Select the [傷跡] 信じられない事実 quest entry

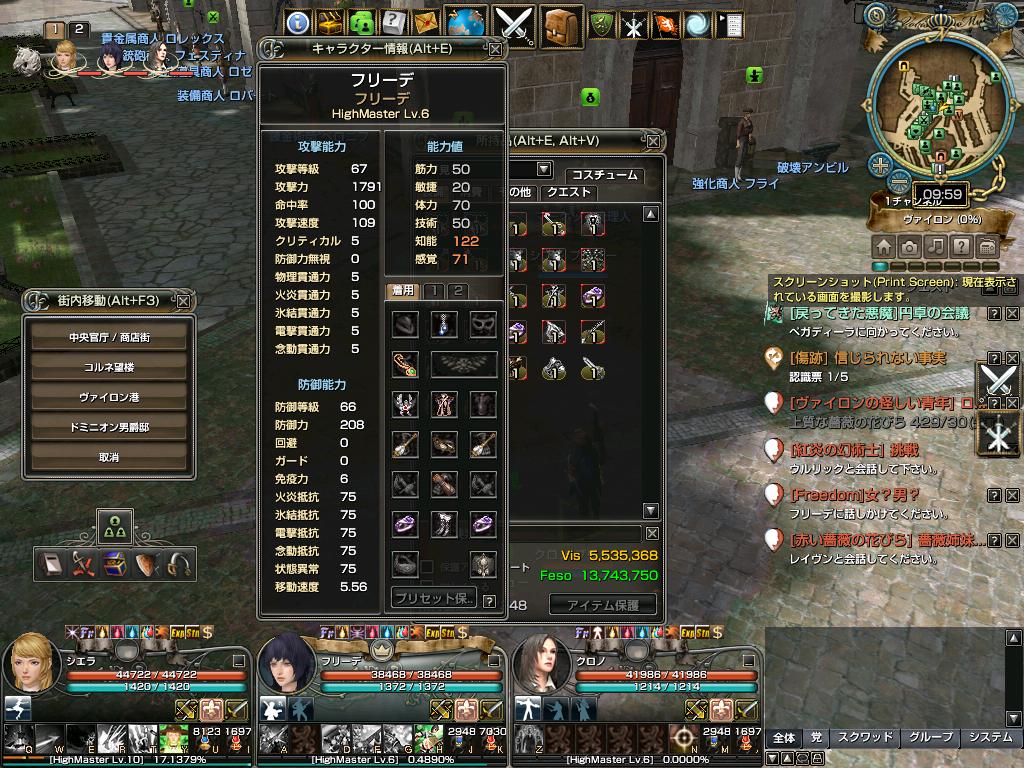(x=866, y=357)
